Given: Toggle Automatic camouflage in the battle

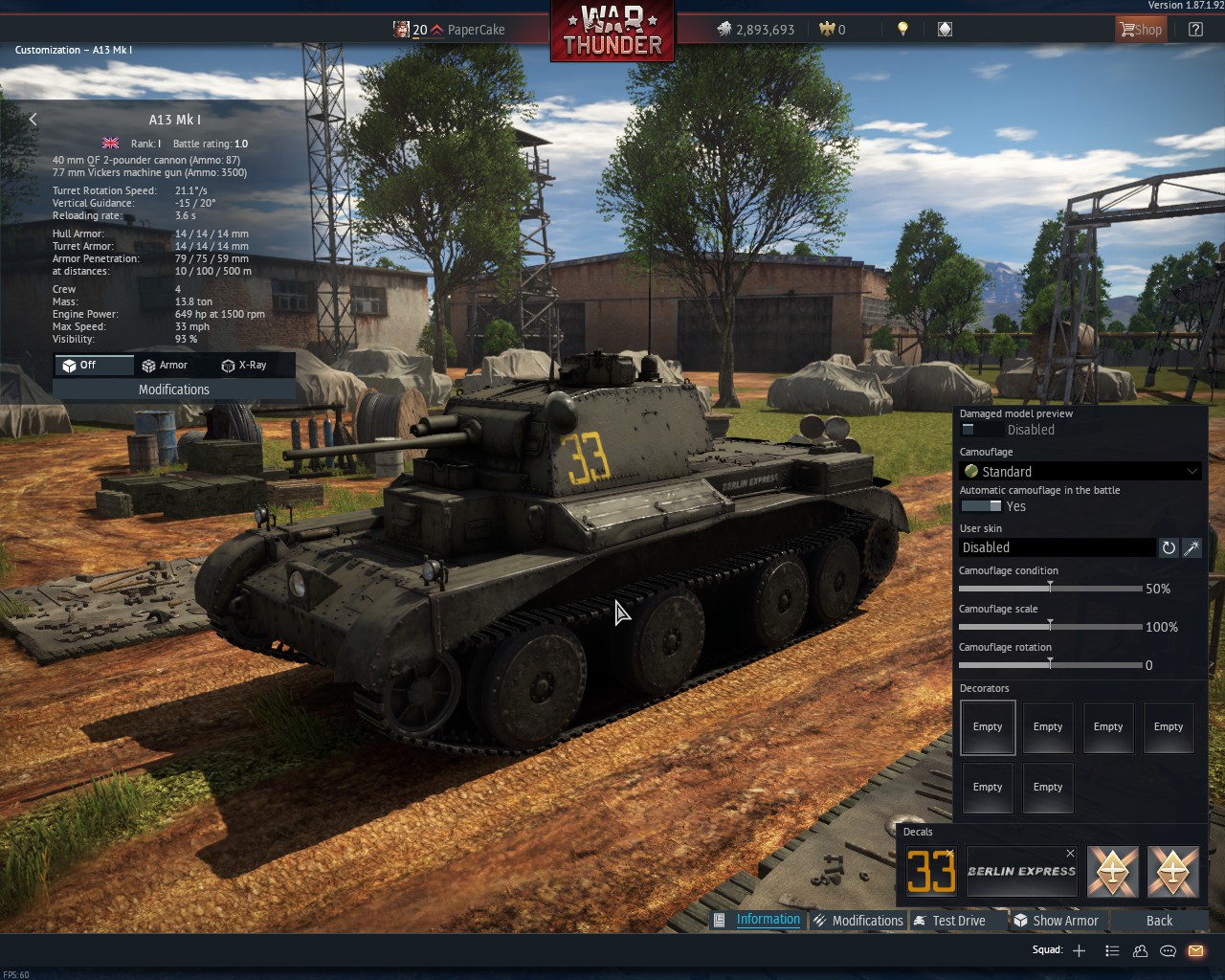Looking at the screenshot, I should point(981,506).
